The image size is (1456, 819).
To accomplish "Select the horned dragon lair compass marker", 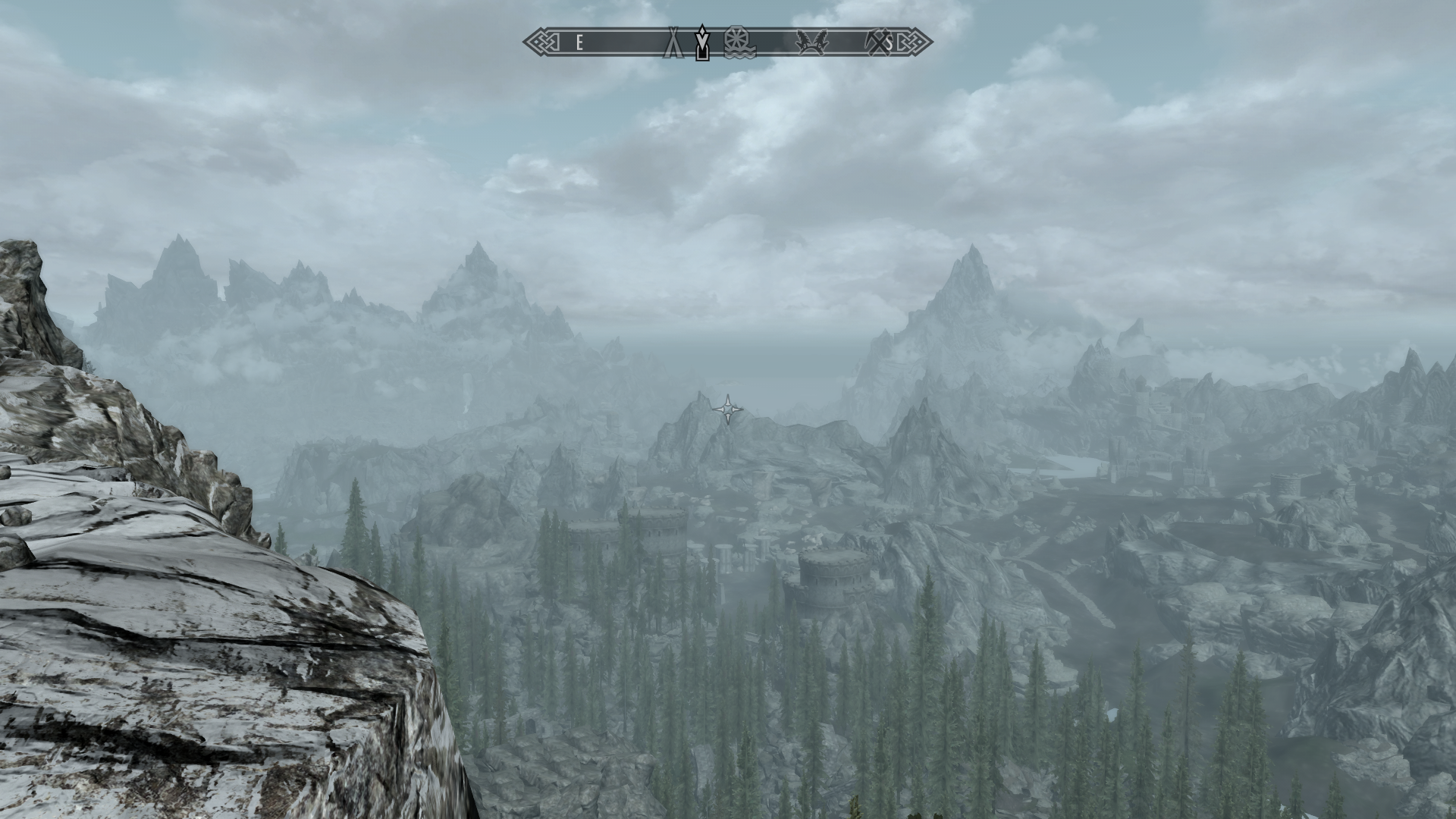I will 811,42.
